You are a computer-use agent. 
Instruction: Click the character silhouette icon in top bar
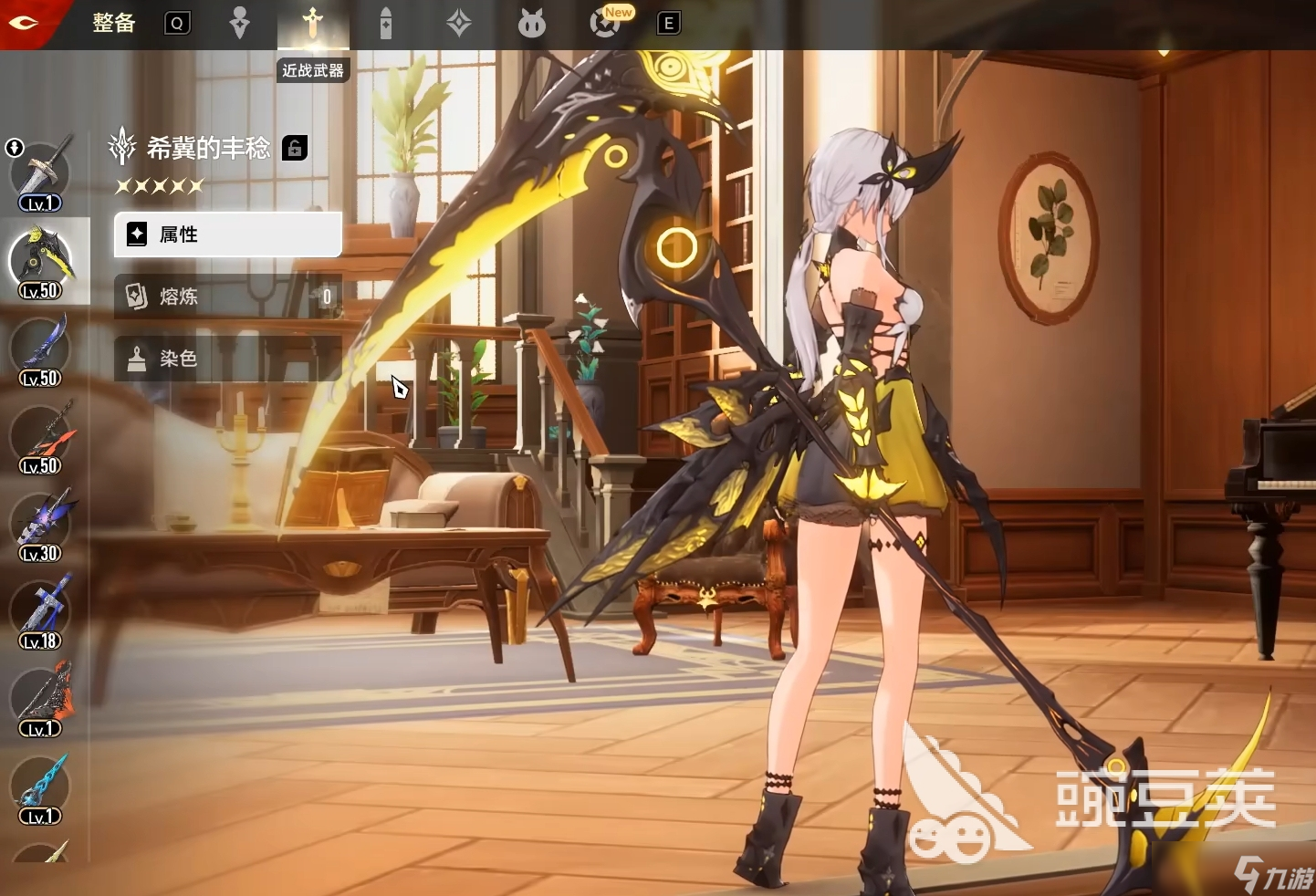coord(240,23)
